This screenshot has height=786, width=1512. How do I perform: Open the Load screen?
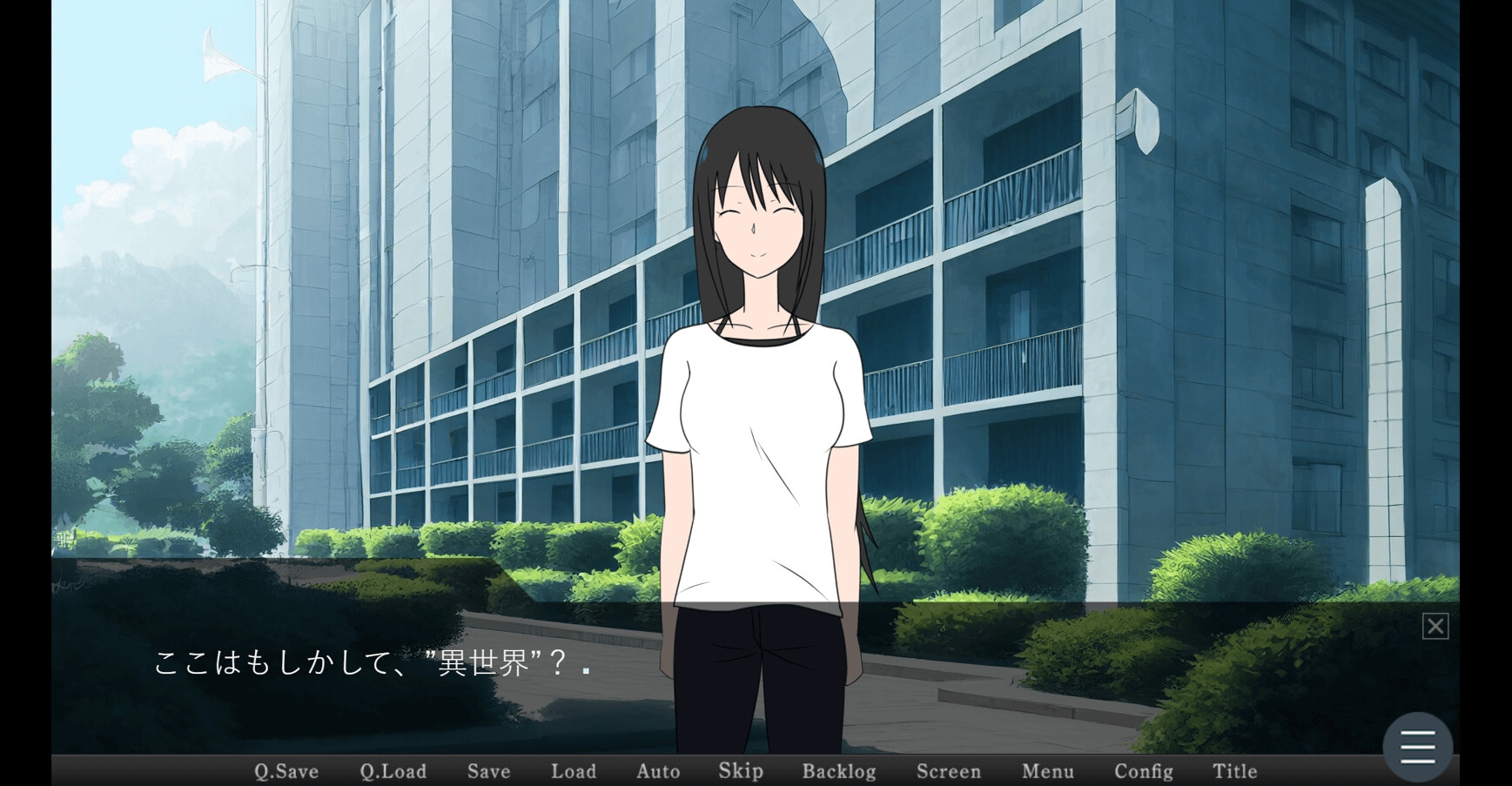pyautogui.click(x=573, y=771)
